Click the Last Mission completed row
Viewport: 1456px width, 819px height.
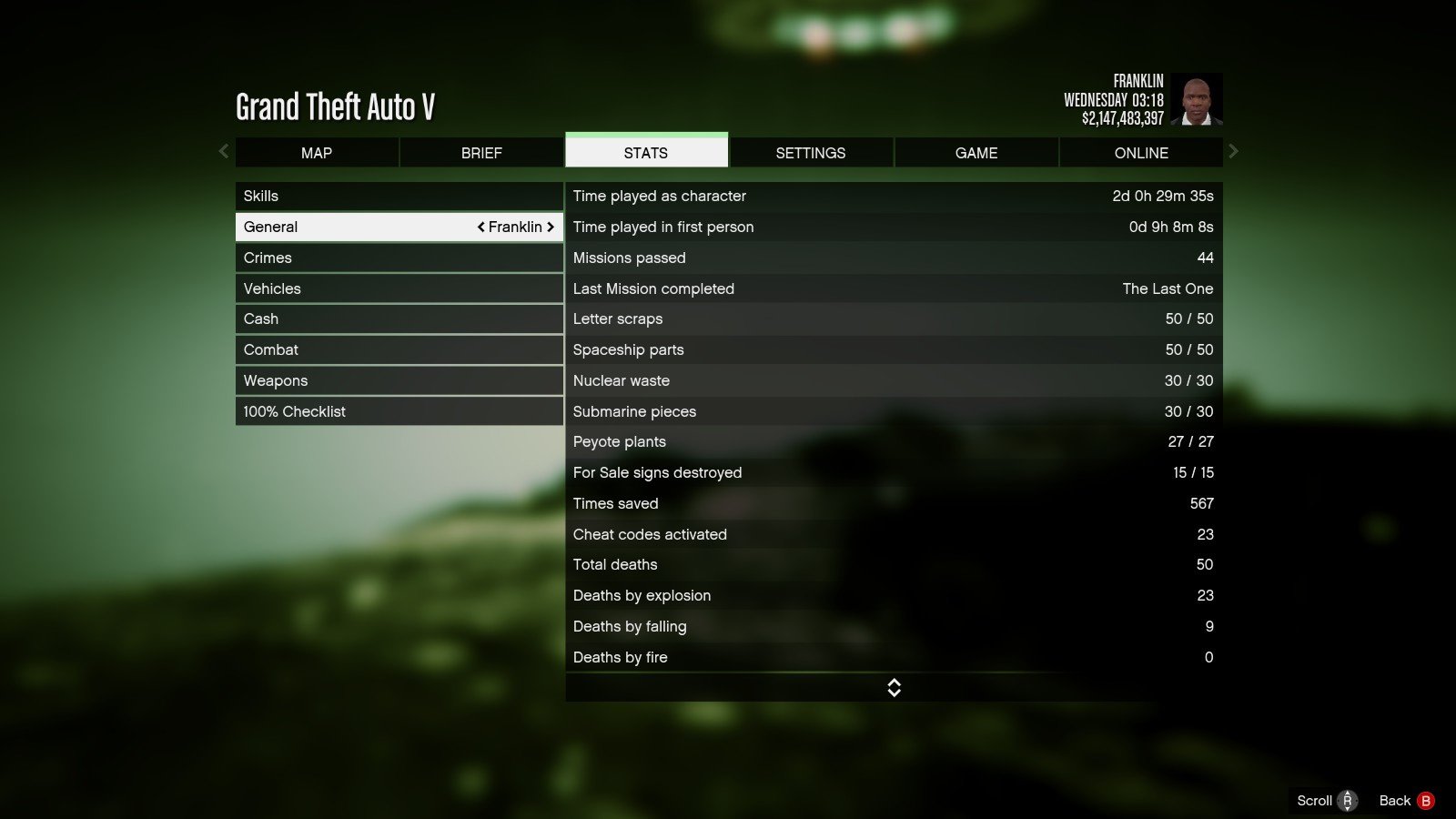coord(894,288)
